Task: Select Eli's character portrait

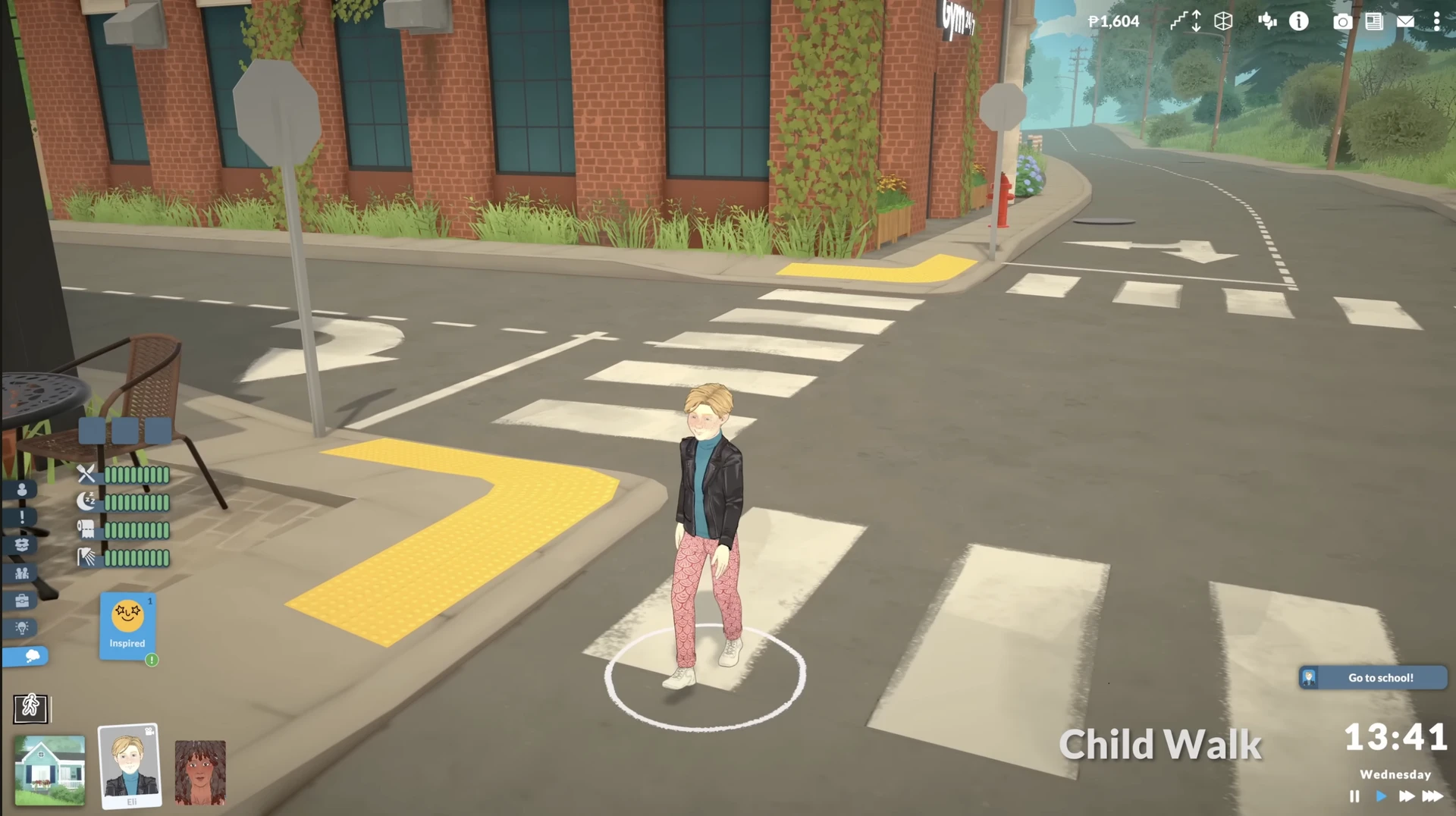Action: click(x=130, y=766)
